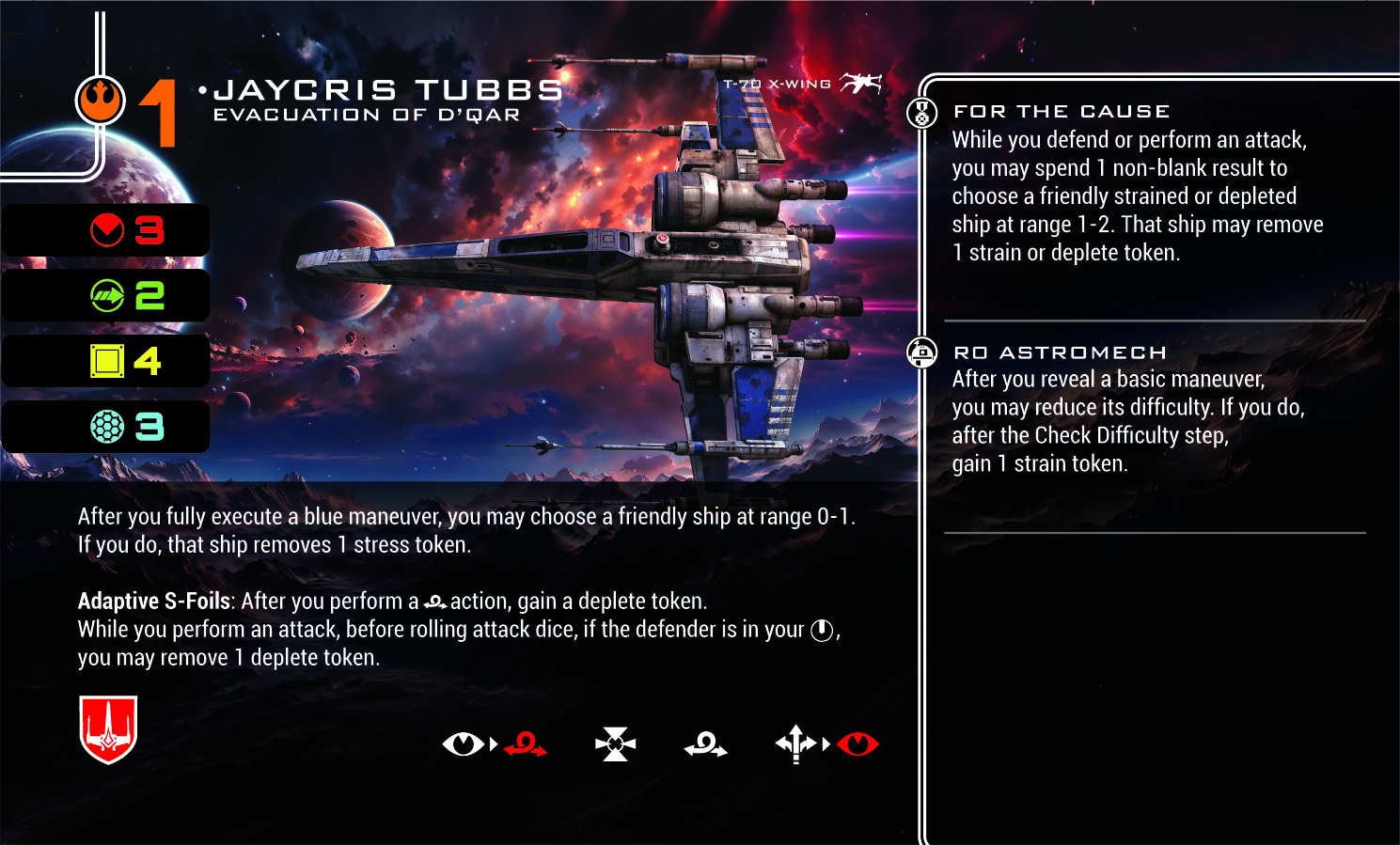1400x845 pixels.
Task: Click the talent slot icon beside For the Cause
Action: click(921, 113)
